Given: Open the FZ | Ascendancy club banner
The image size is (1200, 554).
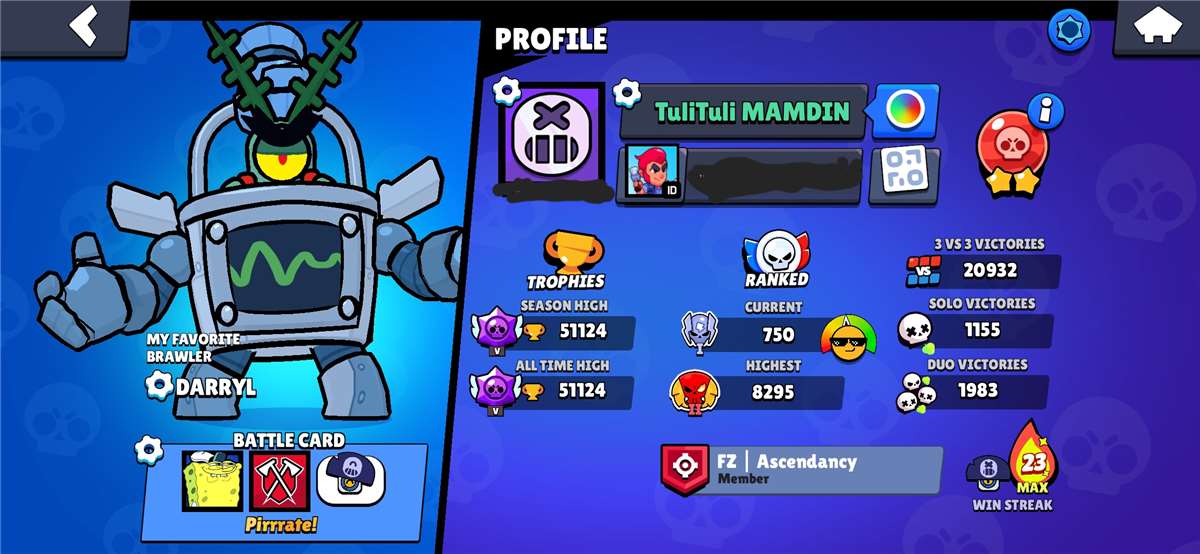Looking at the screenshot, I should tap(801, 469).
